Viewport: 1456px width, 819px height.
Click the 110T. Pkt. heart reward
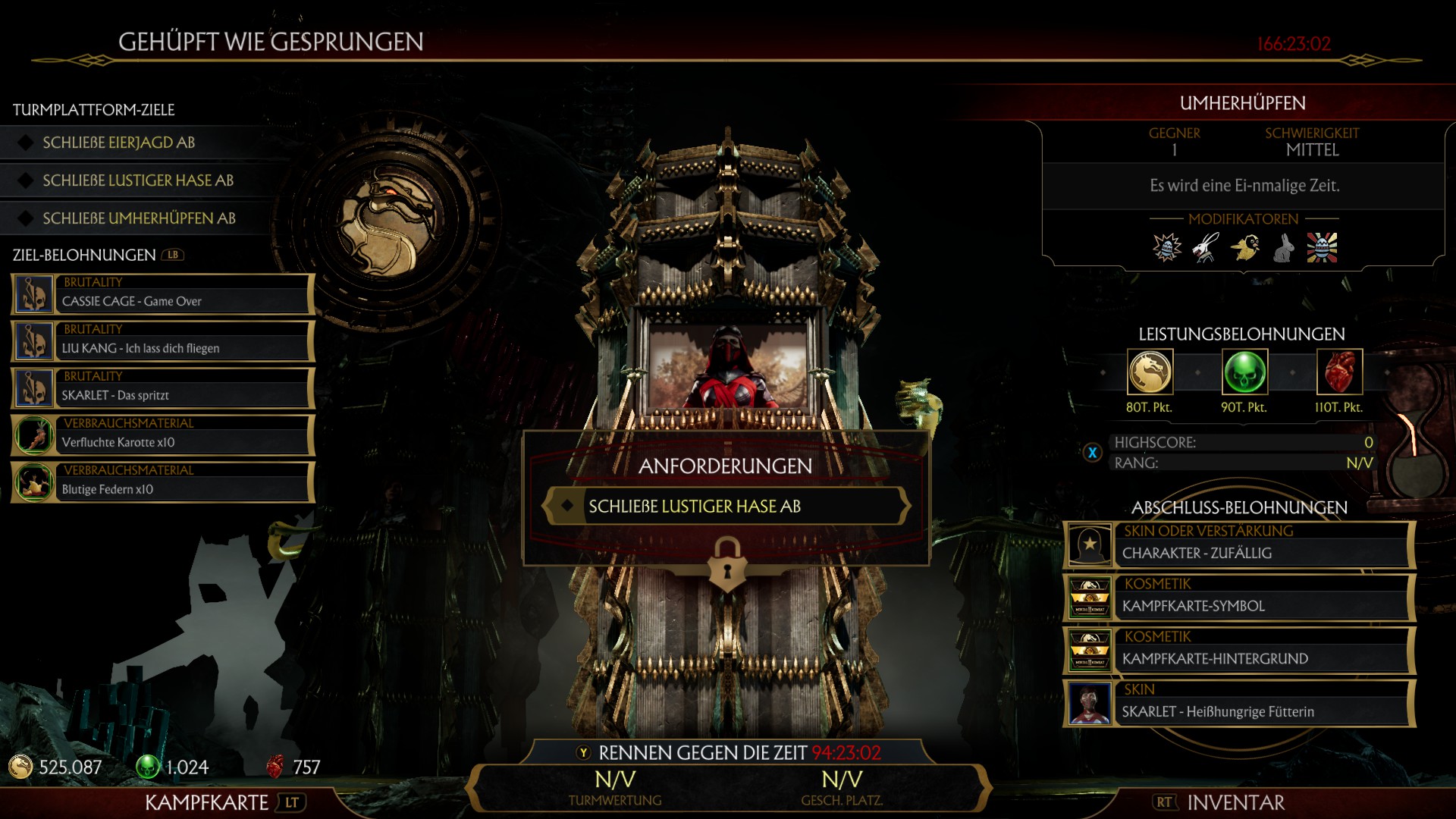click(x=1339, y=372)
